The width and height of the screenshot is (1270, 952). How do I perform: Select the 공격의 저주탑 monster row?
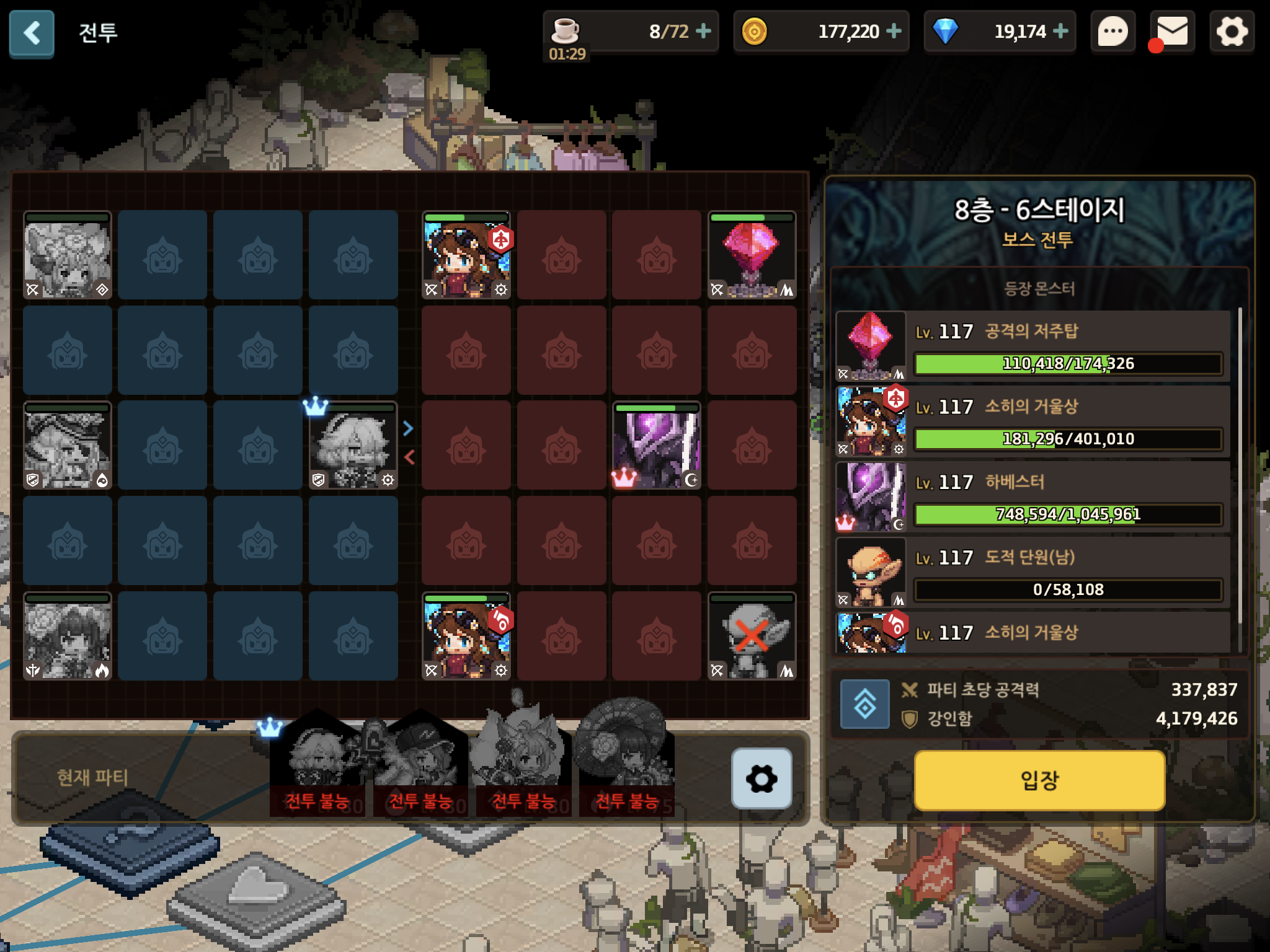(x=1032, y=346)
